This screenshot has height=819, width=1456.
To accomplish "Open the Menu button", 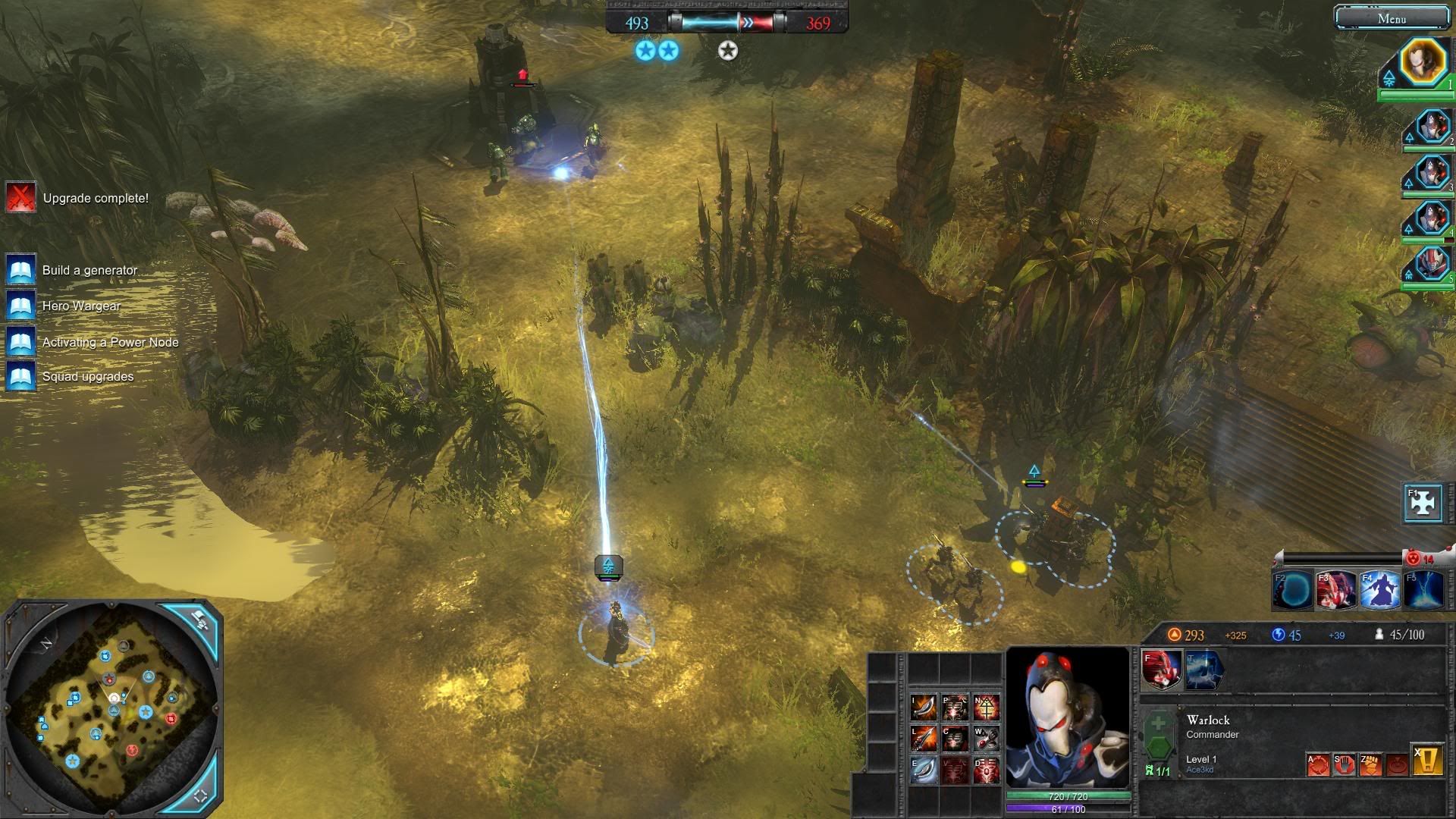I will tap(1391, 19).
